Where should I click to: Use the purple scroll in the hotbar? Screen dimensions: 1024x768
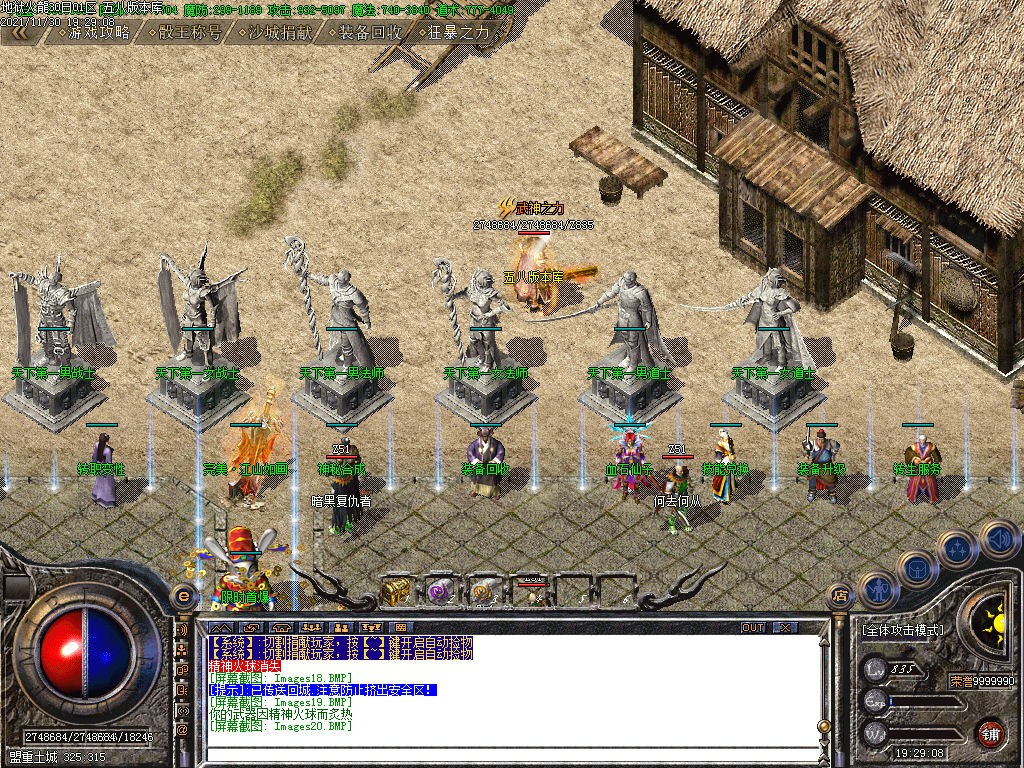point(440,591)
